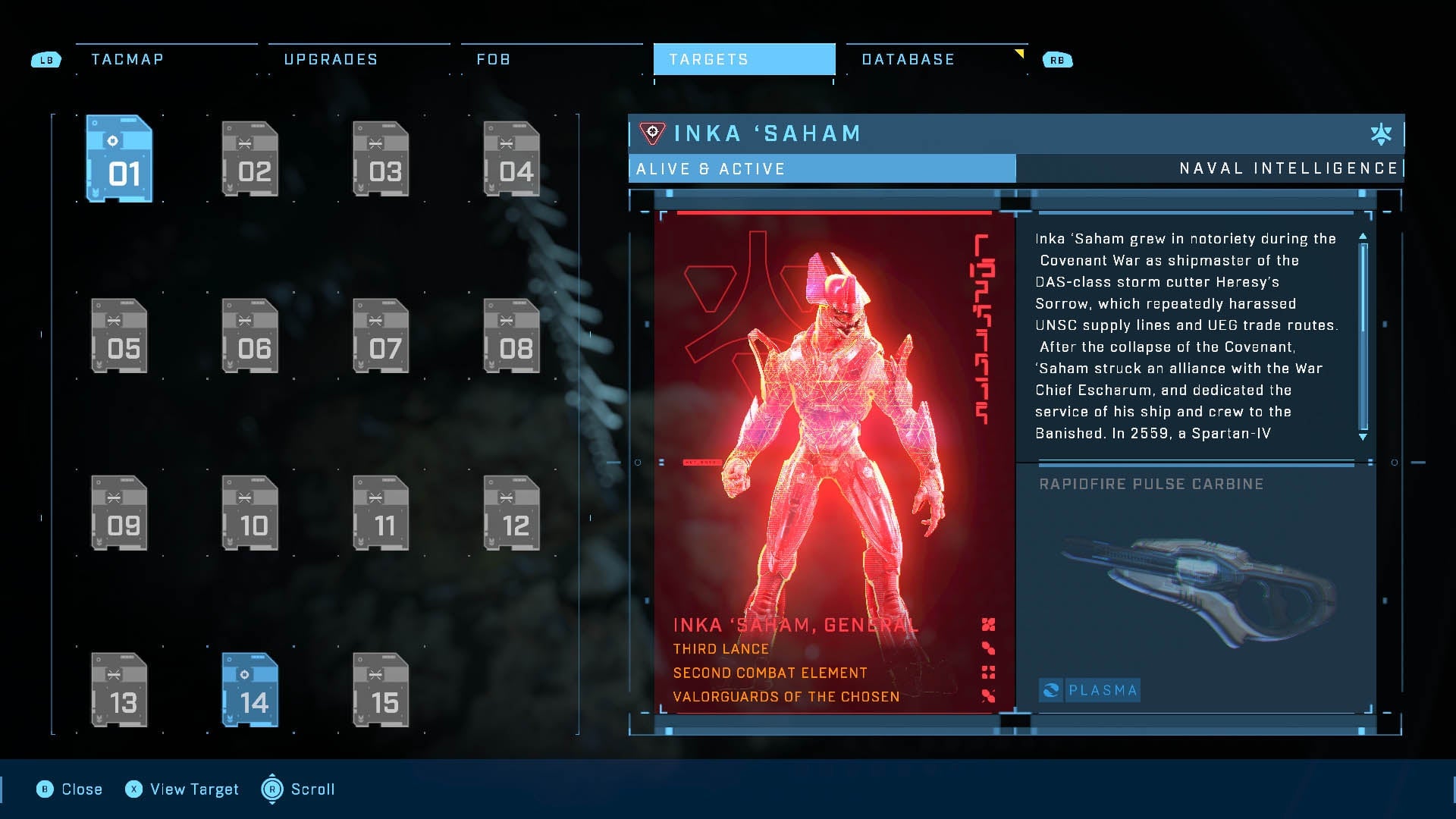Toggle the Alive & Active status banner
The image size is (1456, 819).
(x=821, y=168)
